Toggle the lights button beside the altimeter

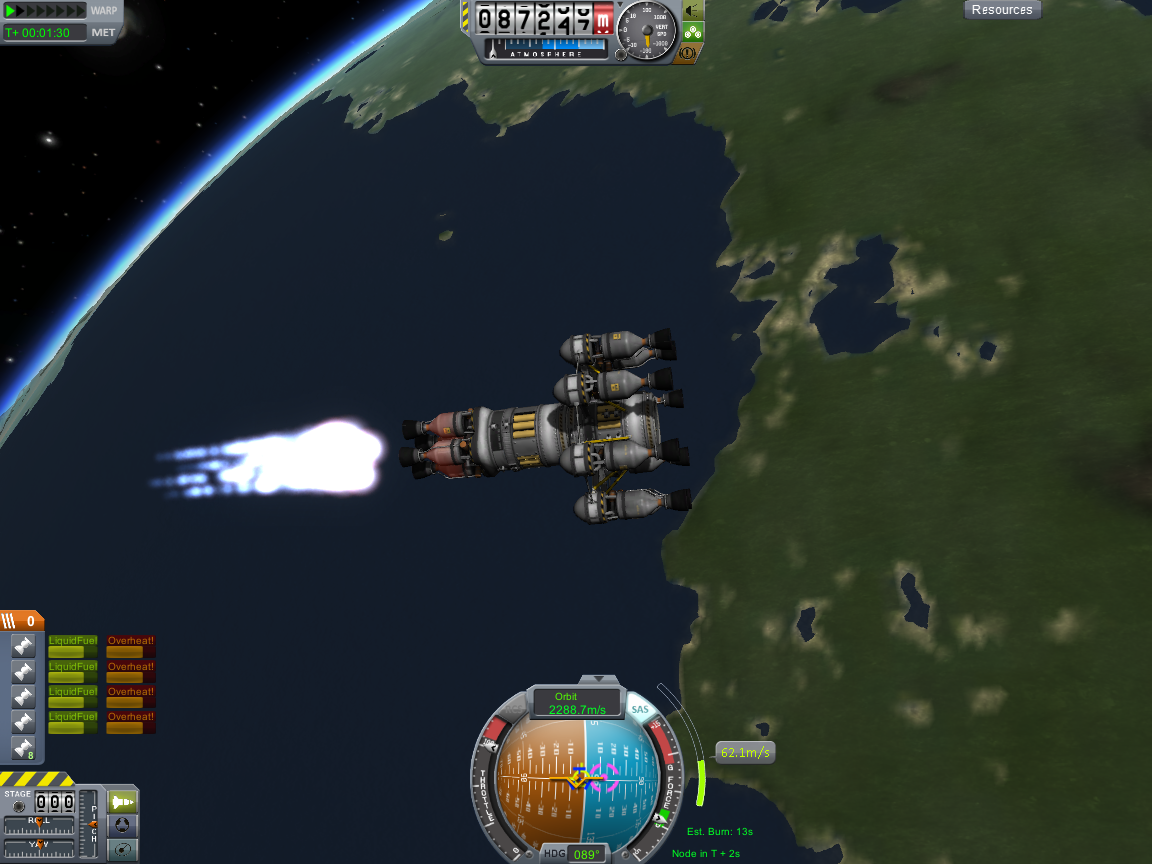tap(692, 11)
